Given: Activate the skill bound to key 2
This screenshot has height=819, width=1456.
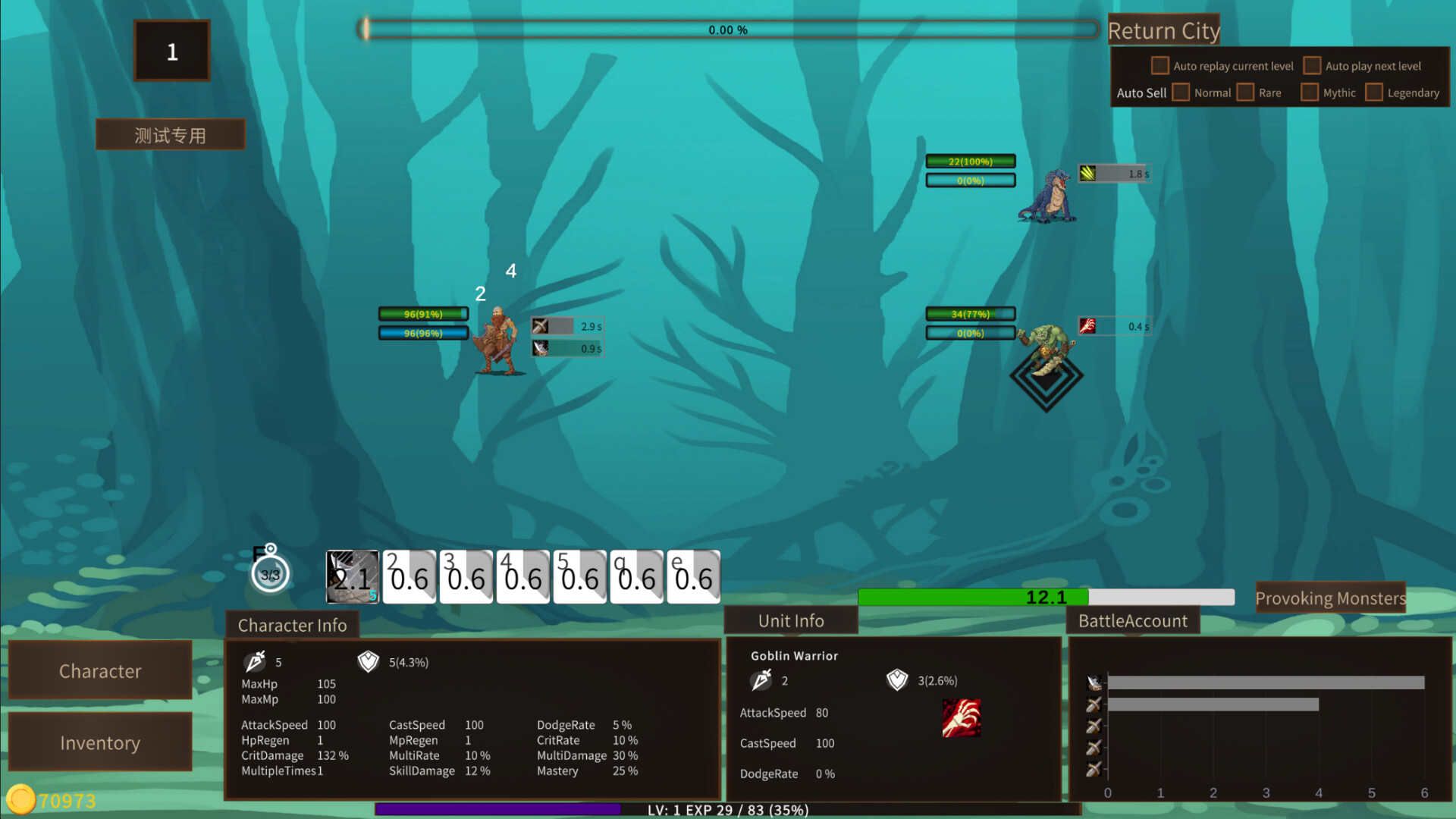Looking at the screenshot, I should point(409,577).
